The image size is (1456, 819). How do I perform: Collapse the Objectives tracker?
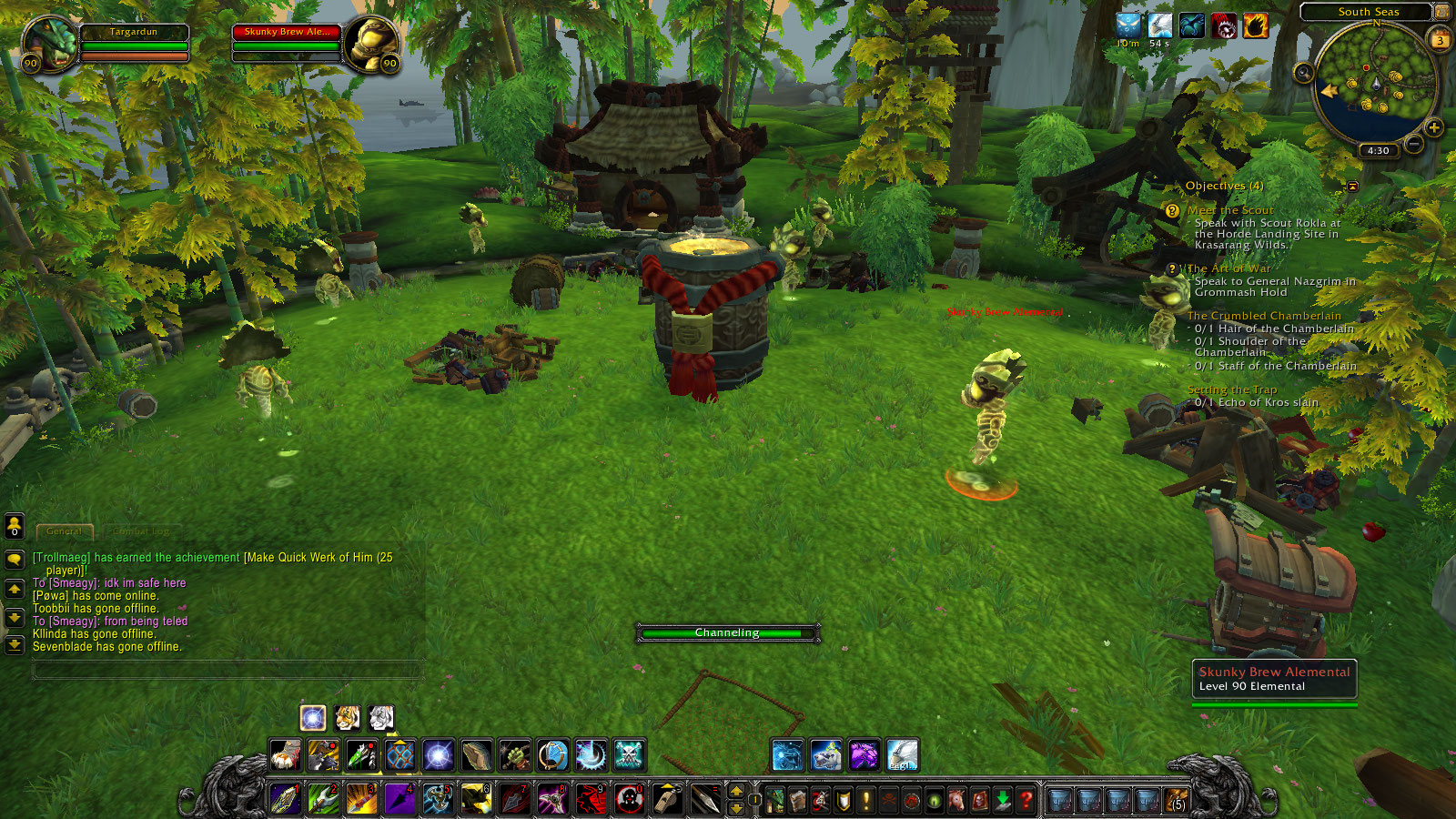1352,187
